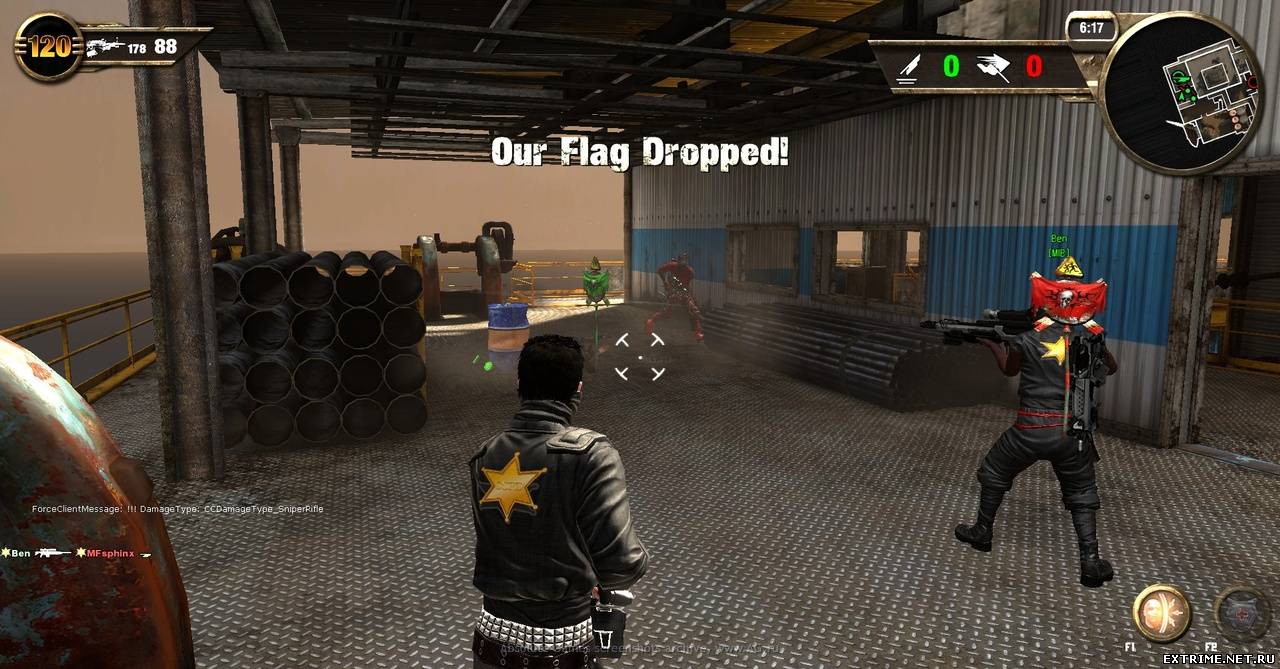This screenshot has width=1280, height=669.
Task: Select the rifle weapon icon
Action: pyautogui.click(x=104, y=47)
